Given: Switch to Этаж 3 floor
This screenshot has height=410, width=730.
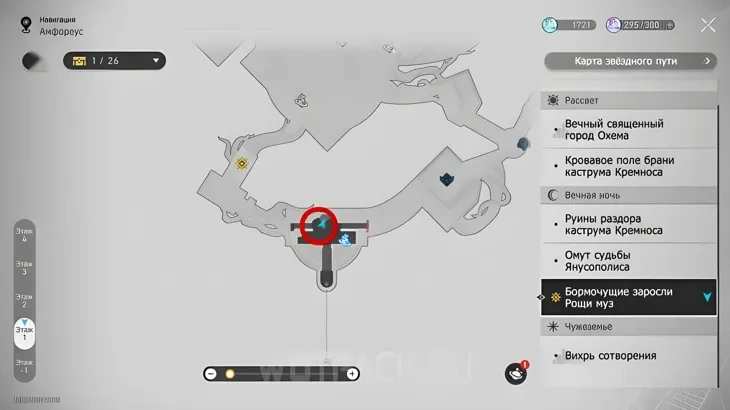Looking at the screenshot, I should coord(23,267).
